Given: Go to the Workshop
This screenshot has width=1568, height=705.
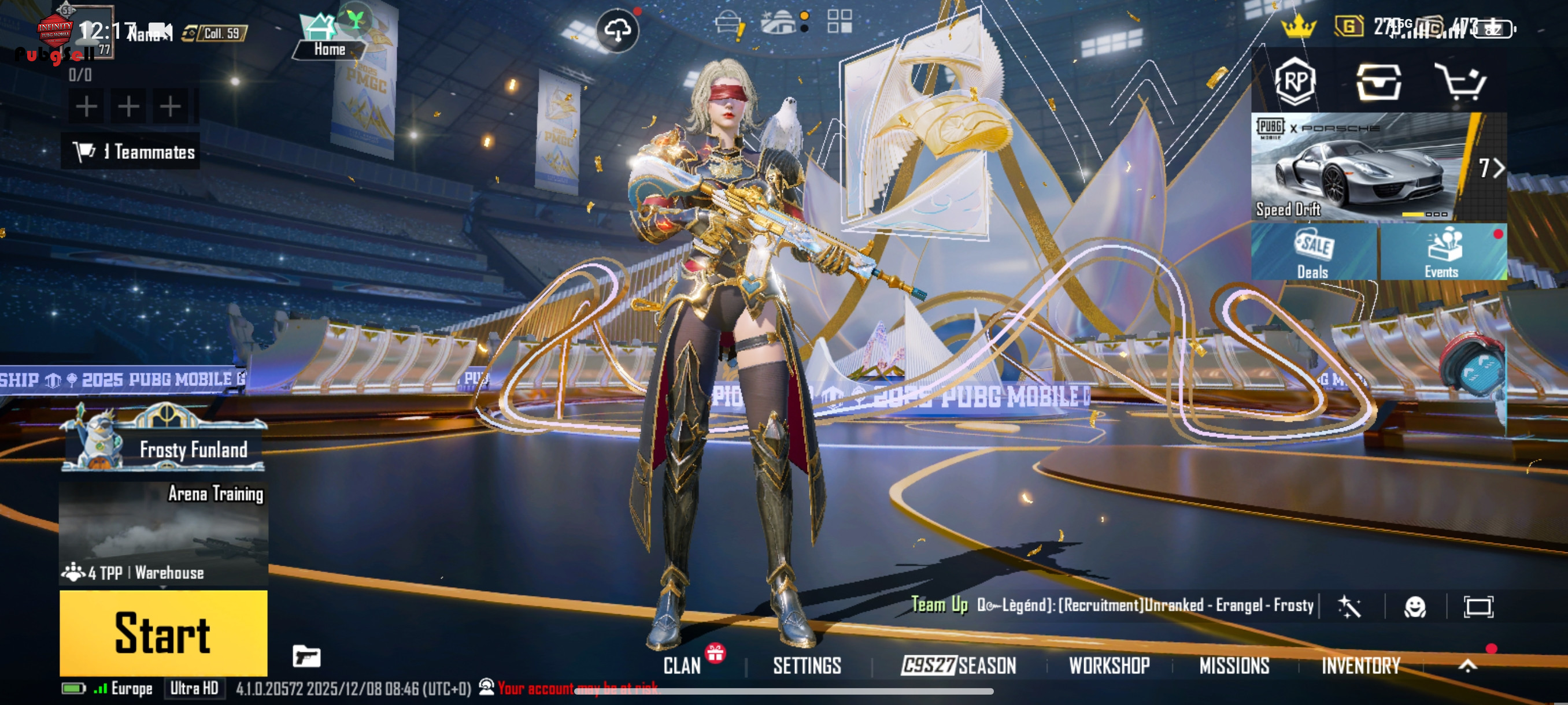Looking at the screenshot, I should click(1109, 666).
